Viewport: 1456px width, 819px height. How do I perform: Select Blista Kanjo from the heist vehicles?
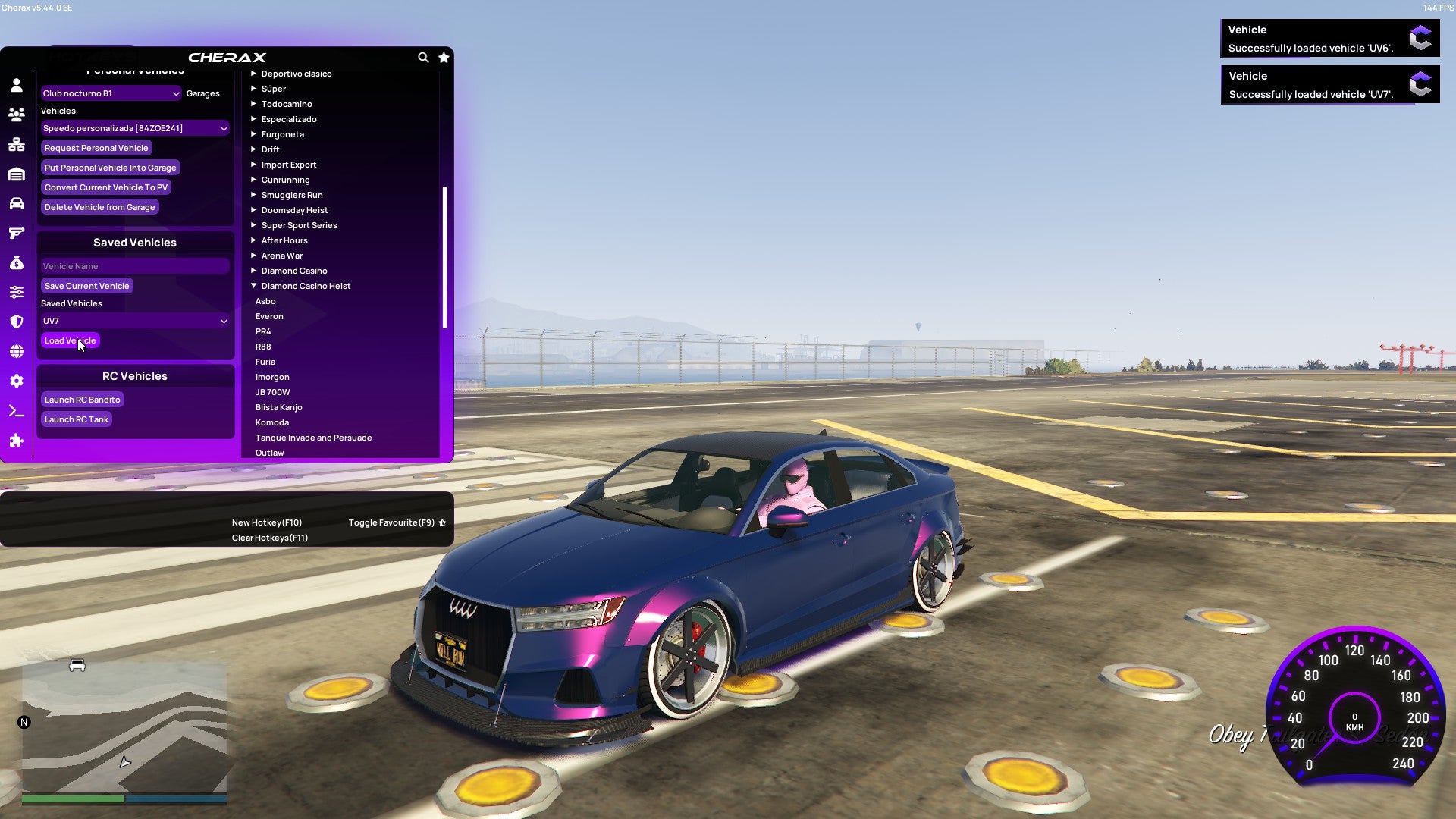point(281,407)
